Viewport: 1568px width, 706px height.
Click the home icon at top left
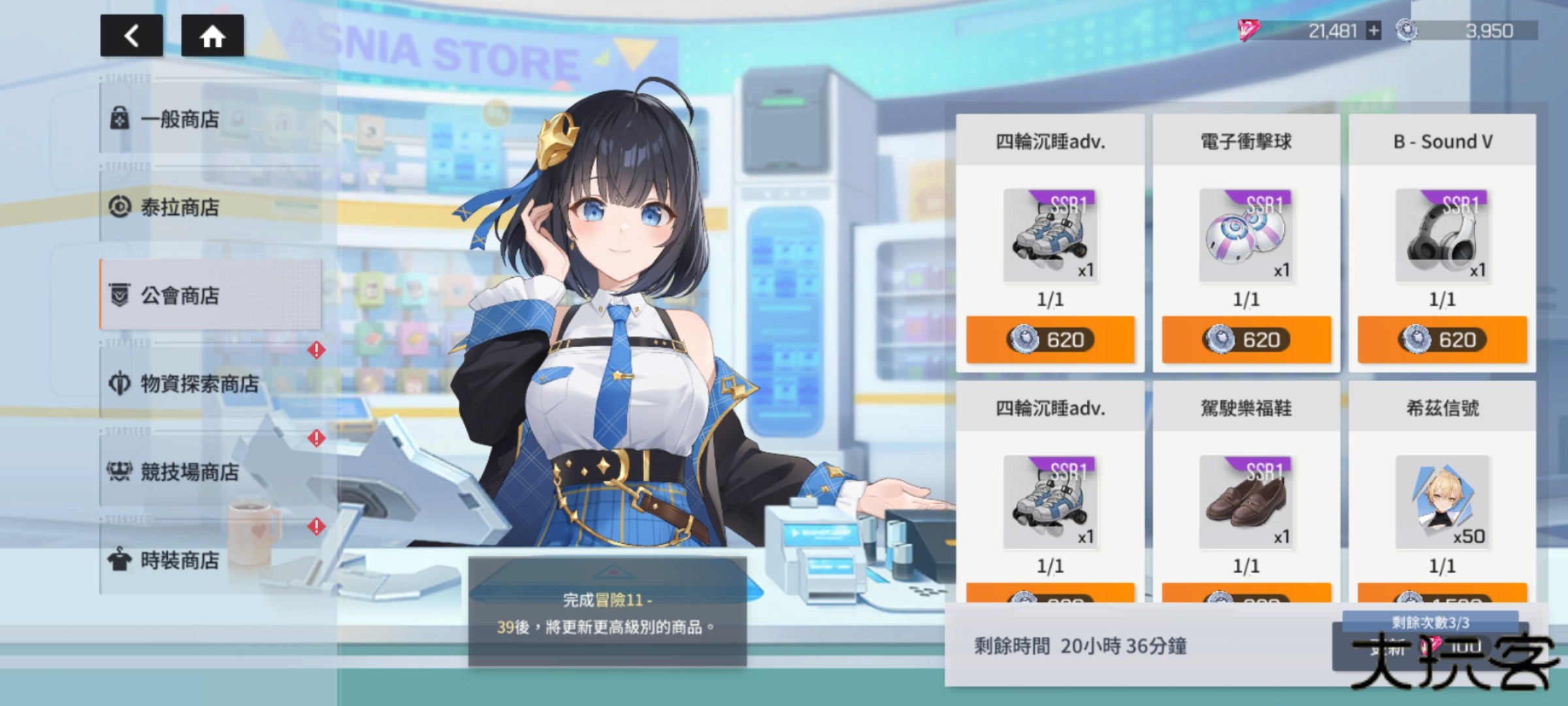point(213,37)
